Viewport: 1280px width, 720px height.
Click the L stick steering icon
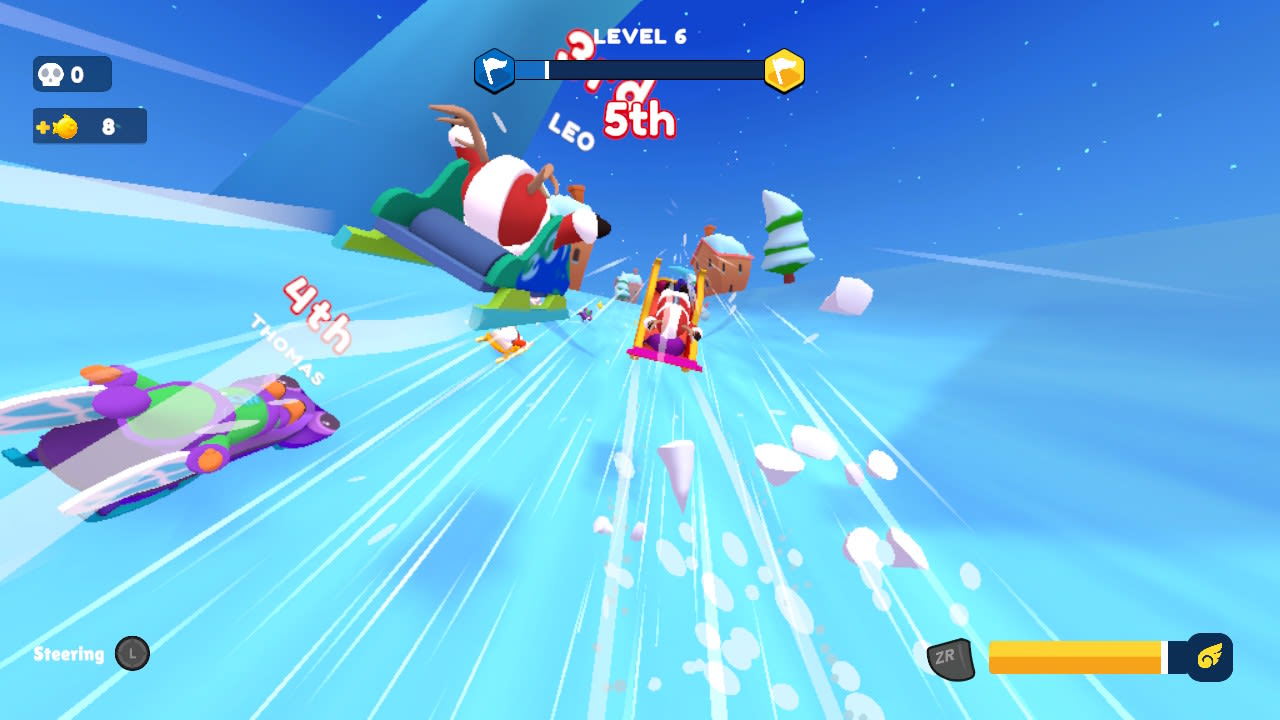point(131,653)
